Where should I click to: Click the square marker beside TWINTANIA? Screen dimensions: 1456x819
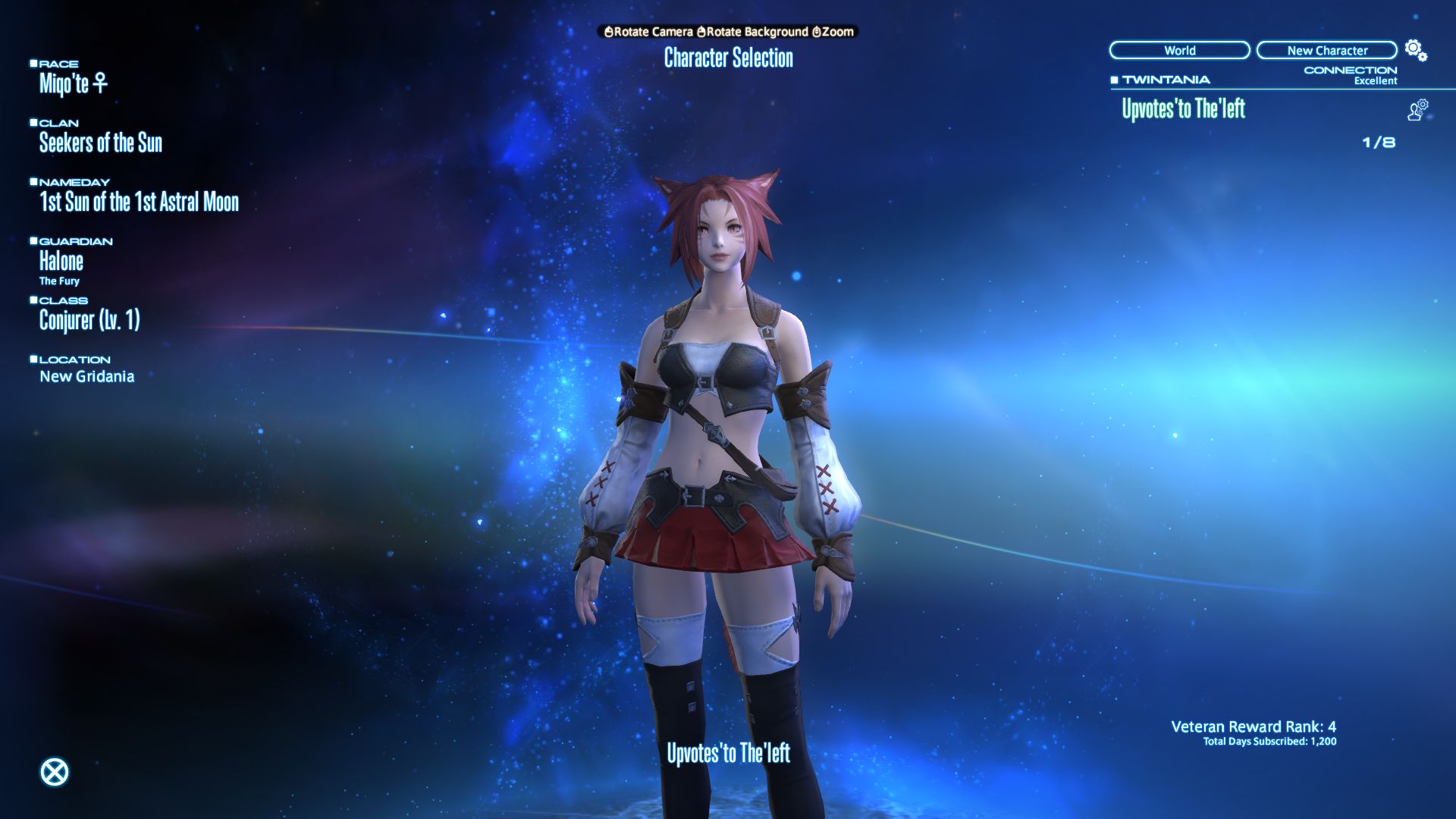[x=1114, y=78]
